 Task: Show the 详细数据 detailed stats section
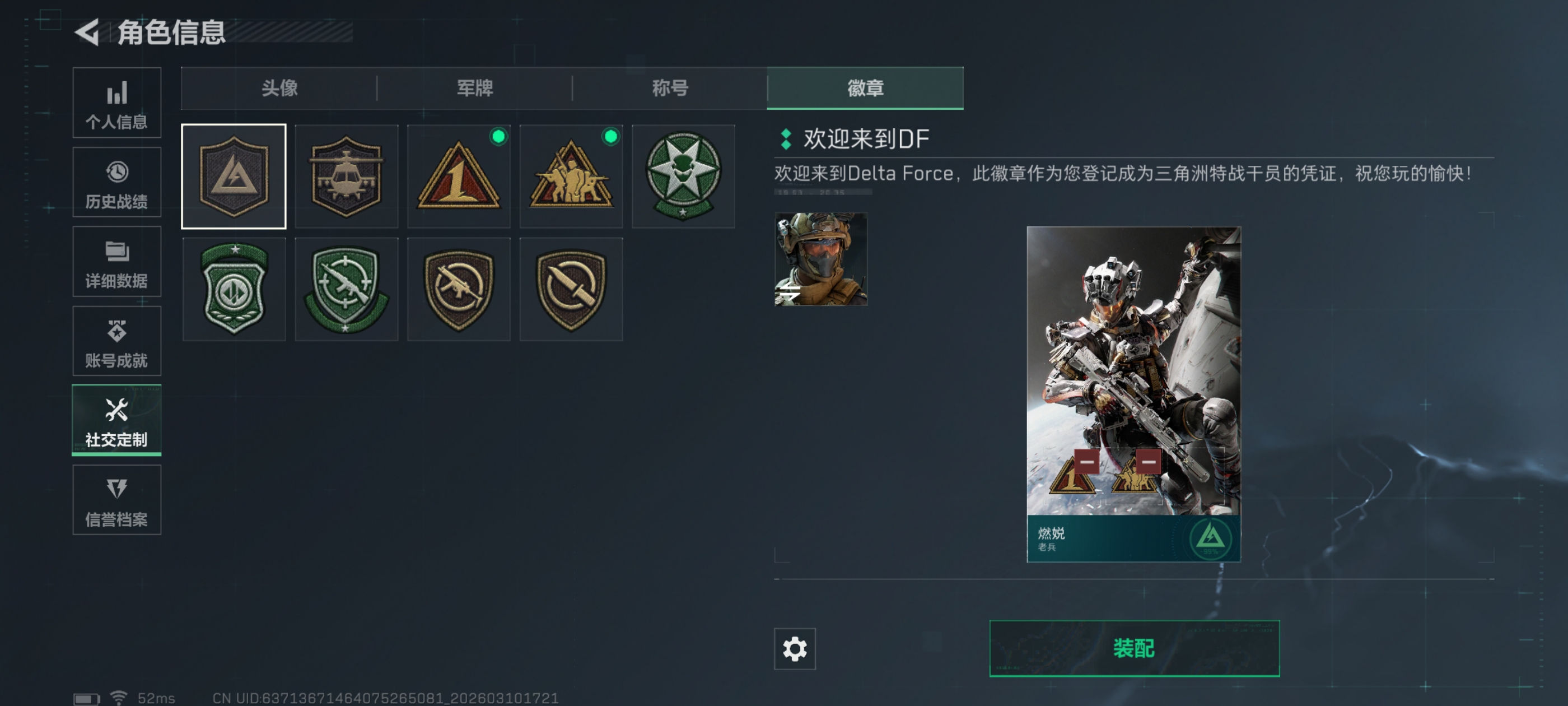pos(116,262)
